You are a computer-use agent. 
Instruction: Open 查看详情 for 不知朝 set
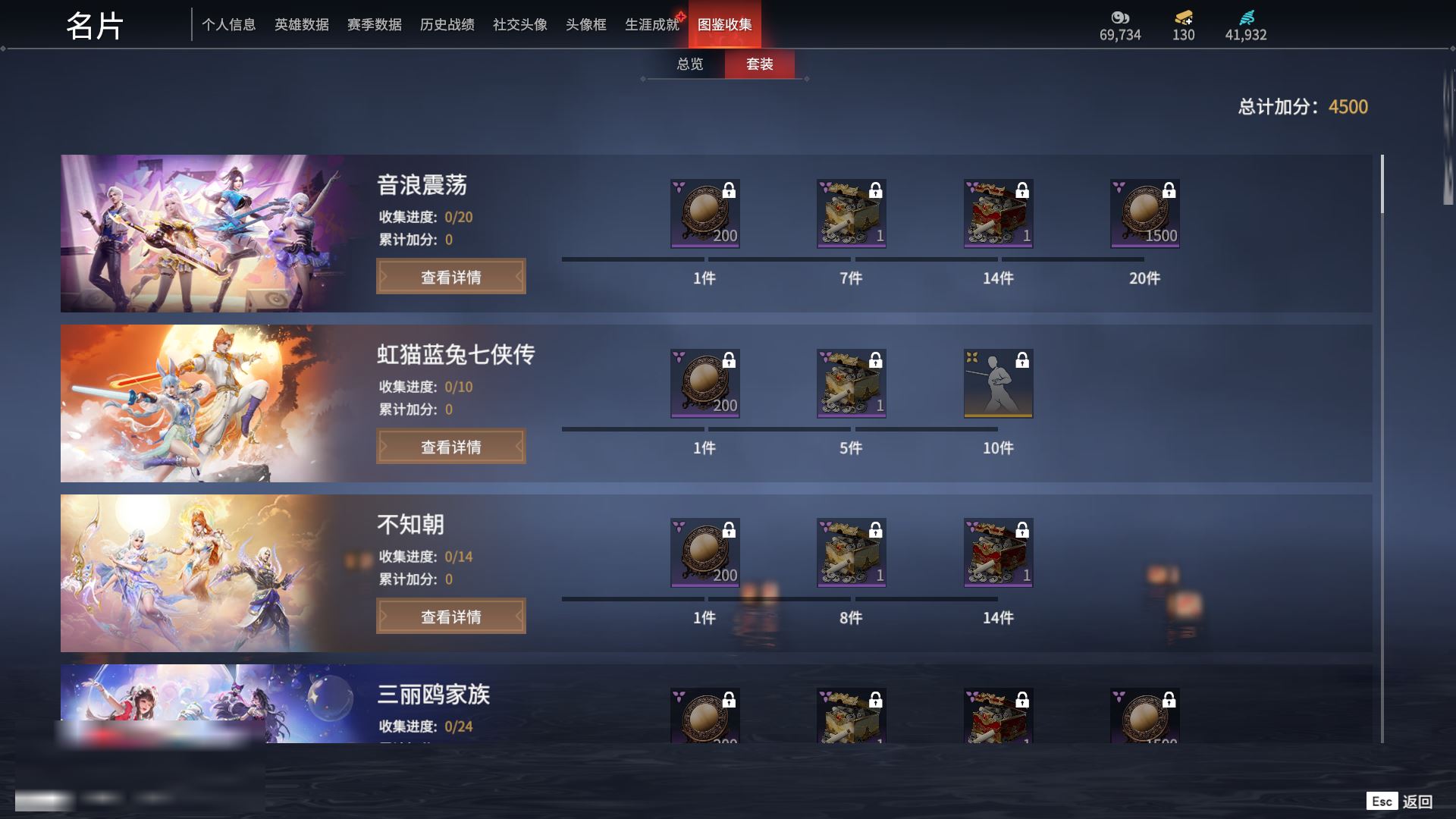[x=450, y=617]
